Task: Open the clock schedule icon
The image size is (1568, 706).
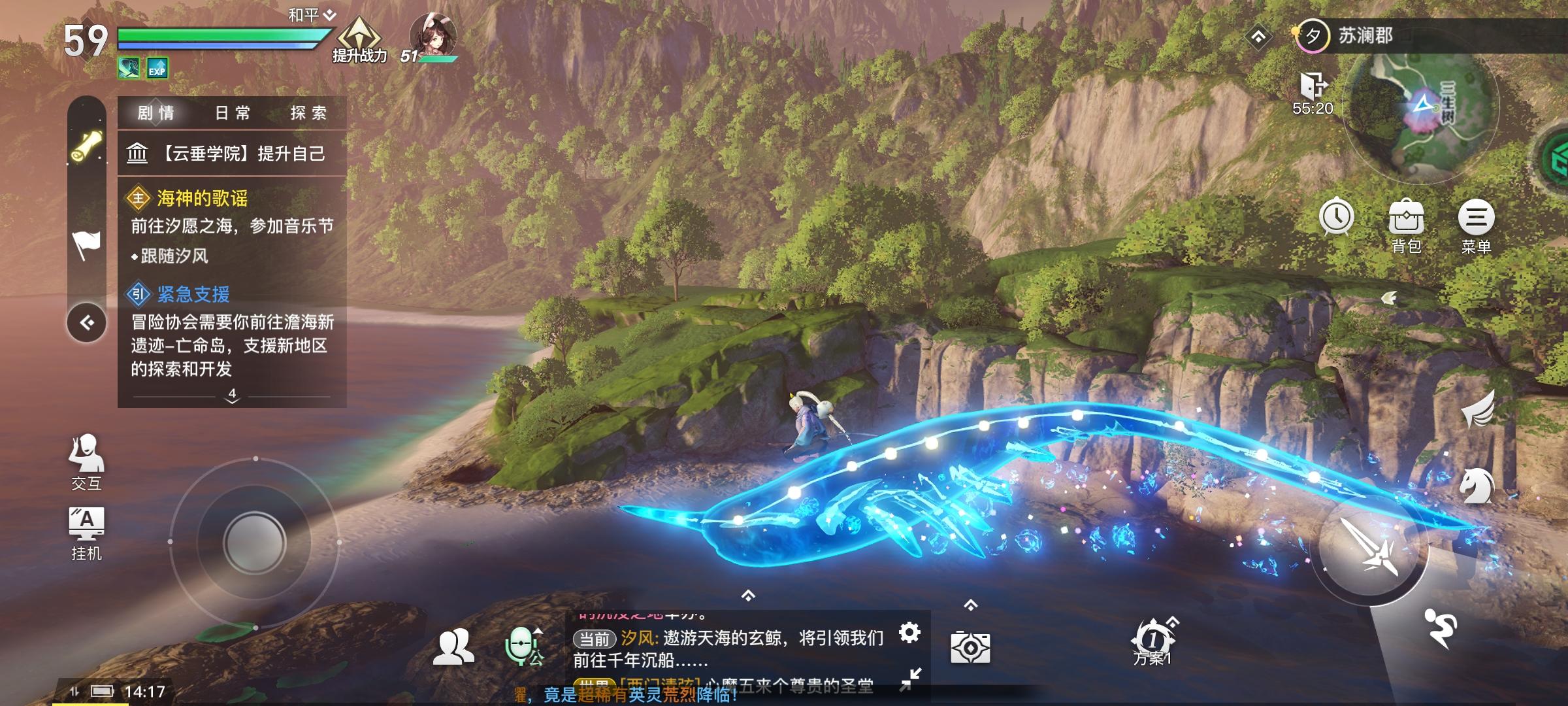Action: pos(1336,217)
